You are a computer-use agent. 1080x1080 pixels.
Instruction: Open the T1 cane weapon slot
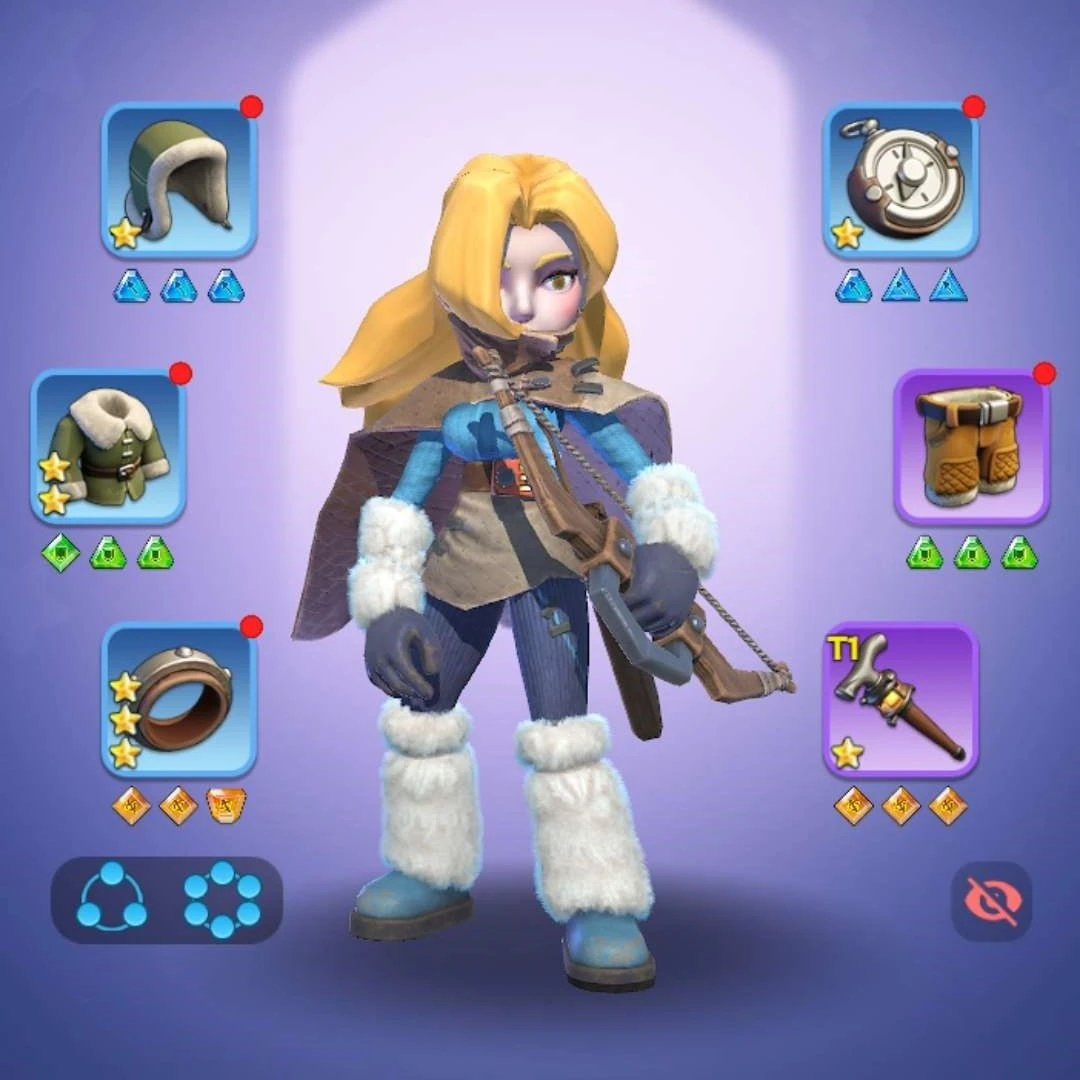click(900, 699)
